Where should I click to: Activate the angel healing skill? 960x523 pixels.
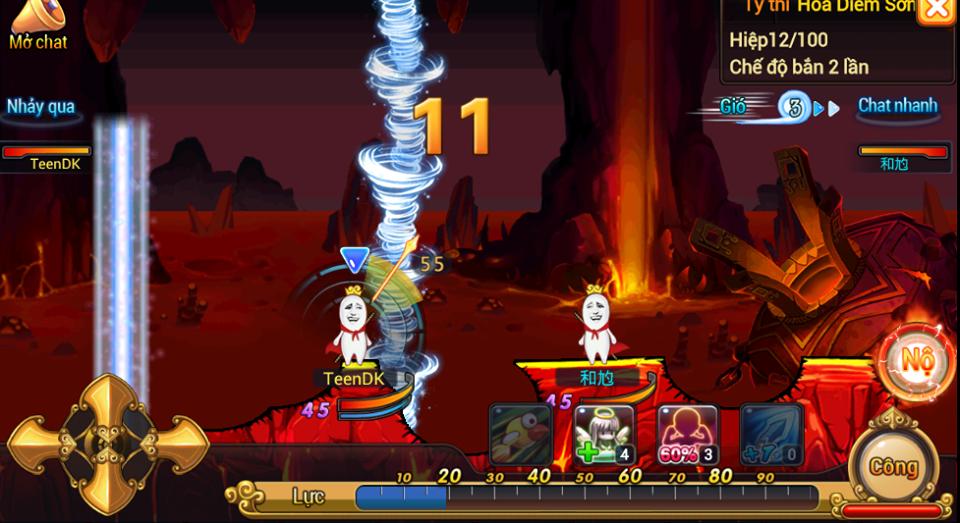[605, 435]
